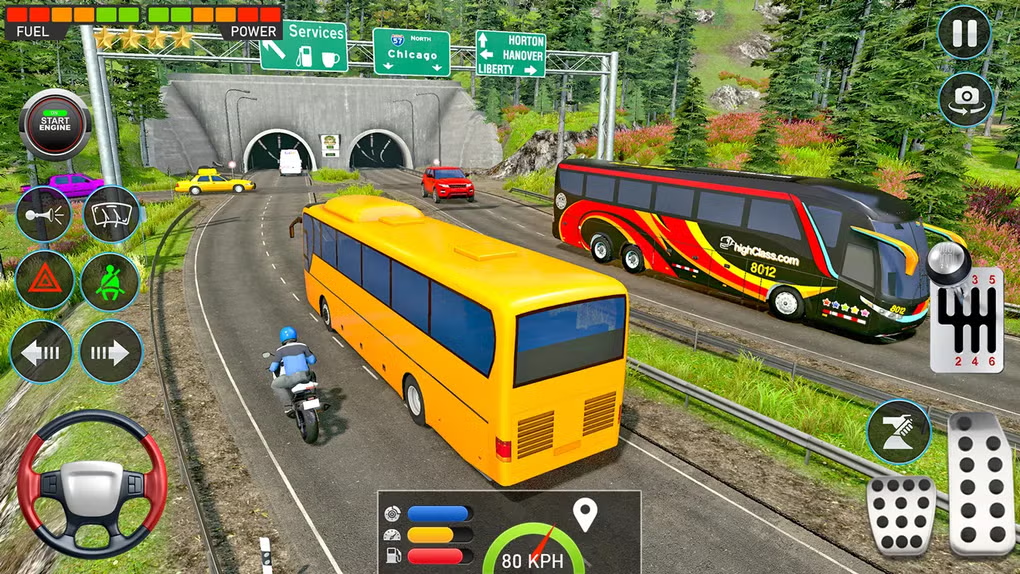Image resolution: width=1020 pixels, height=574 pixels.
Task: Fasten the seatbelt
Action: coord(110,281)
